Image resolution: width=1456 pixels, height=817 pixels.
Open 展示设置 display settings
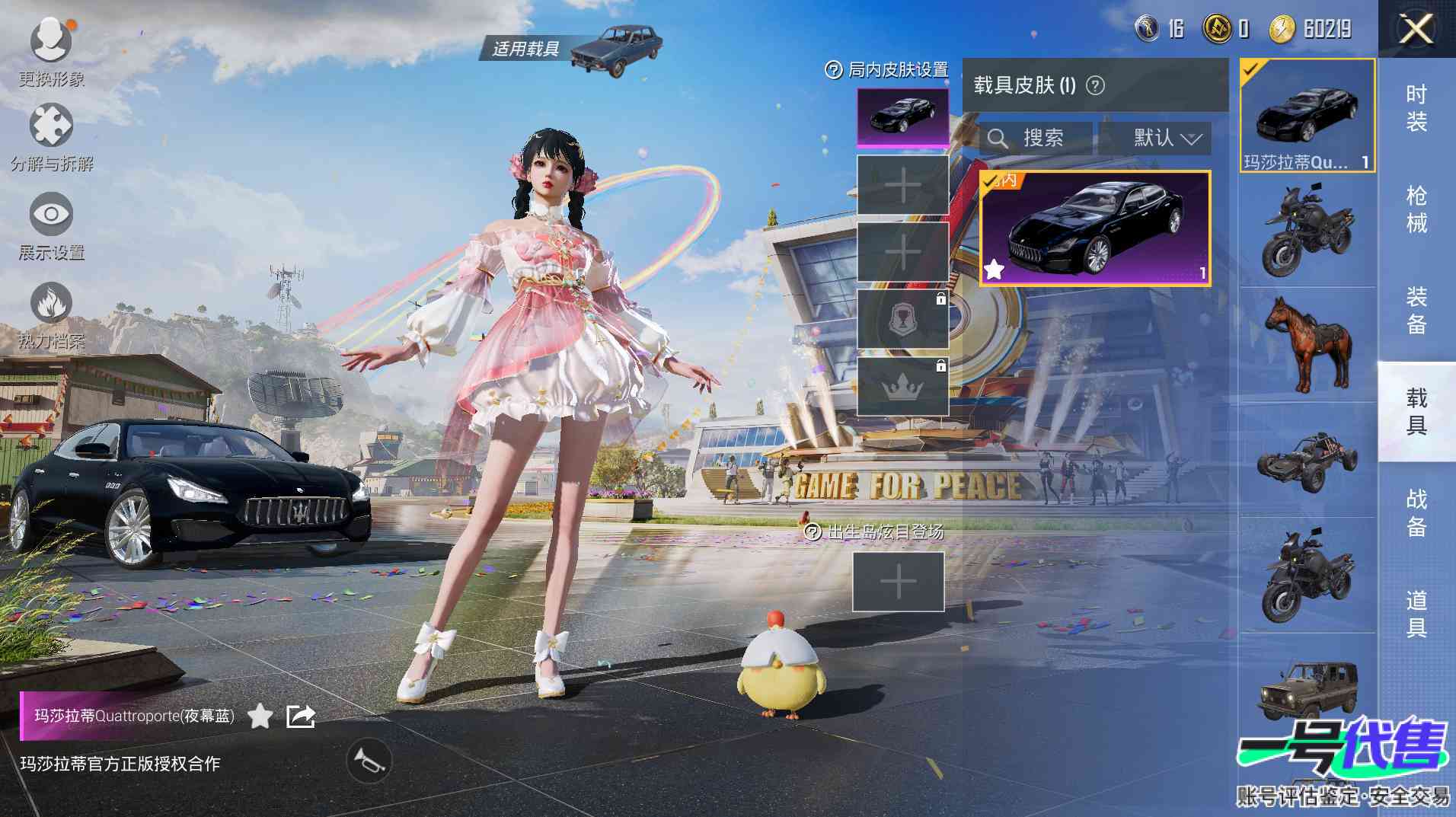tap(51, 215)
